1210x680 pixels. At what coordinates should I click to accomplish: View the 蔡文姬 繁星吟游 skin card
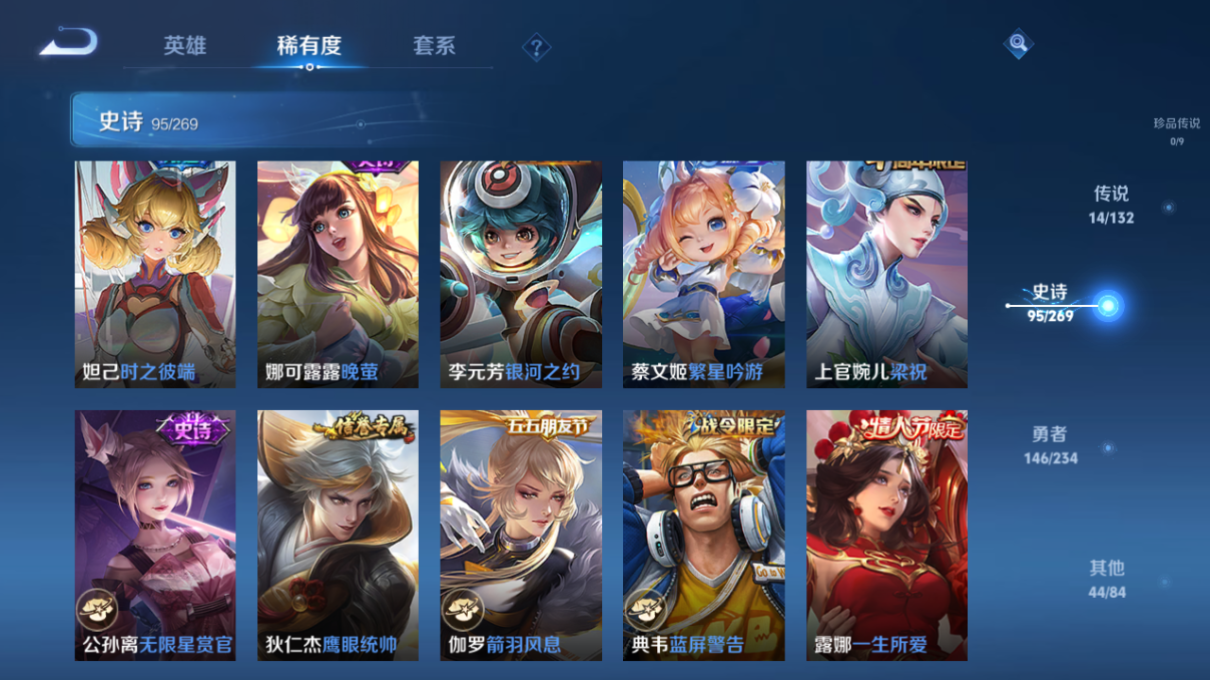pyautogui.click(x=704, y=274)
